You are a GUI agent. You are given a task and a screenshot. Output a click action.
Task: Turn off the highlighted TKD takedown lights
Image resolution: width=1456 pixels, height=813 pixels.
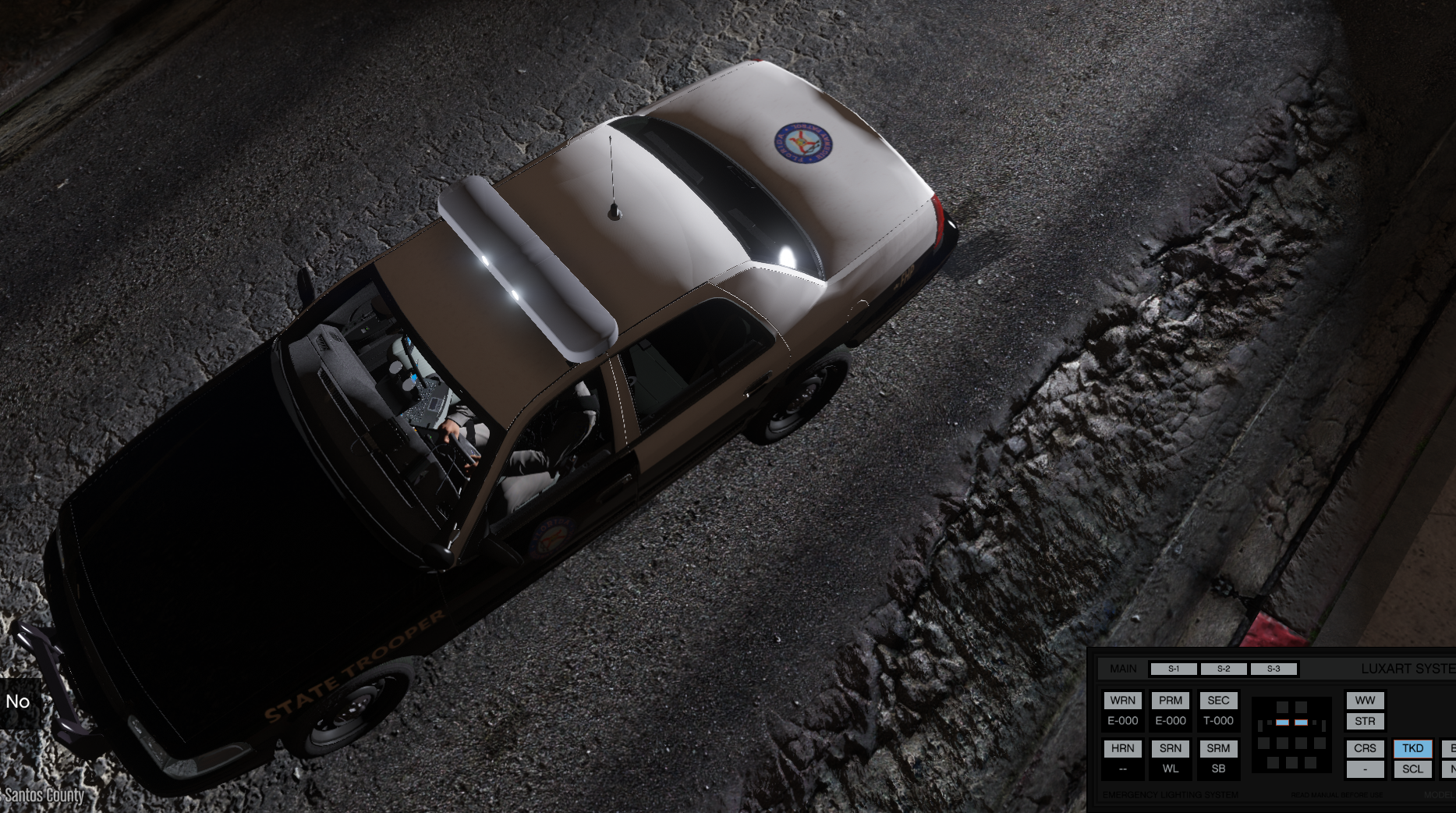click(1412, 748)
